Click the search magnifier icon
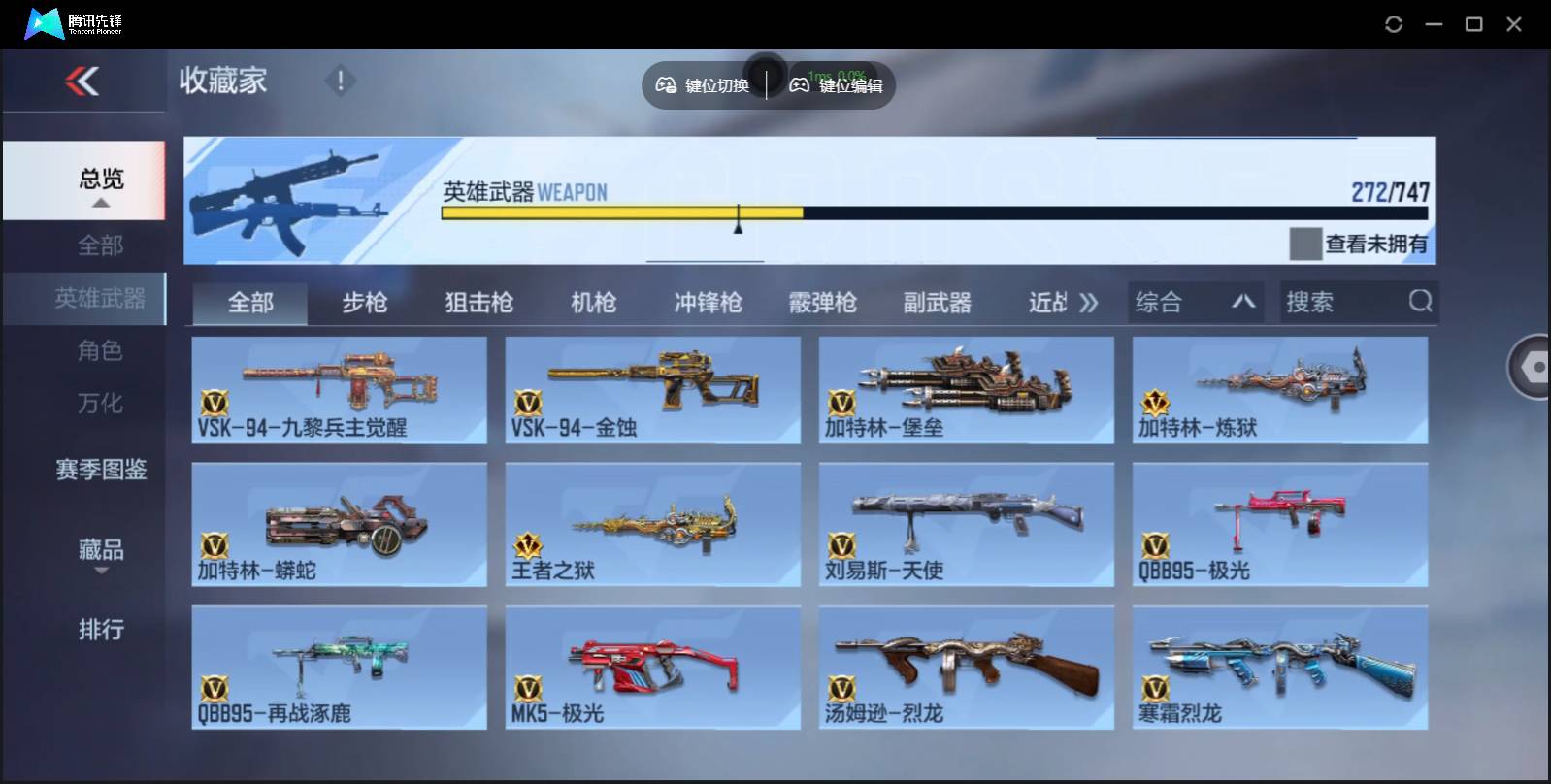The image size is (1551, 784). pos(1421,302)
